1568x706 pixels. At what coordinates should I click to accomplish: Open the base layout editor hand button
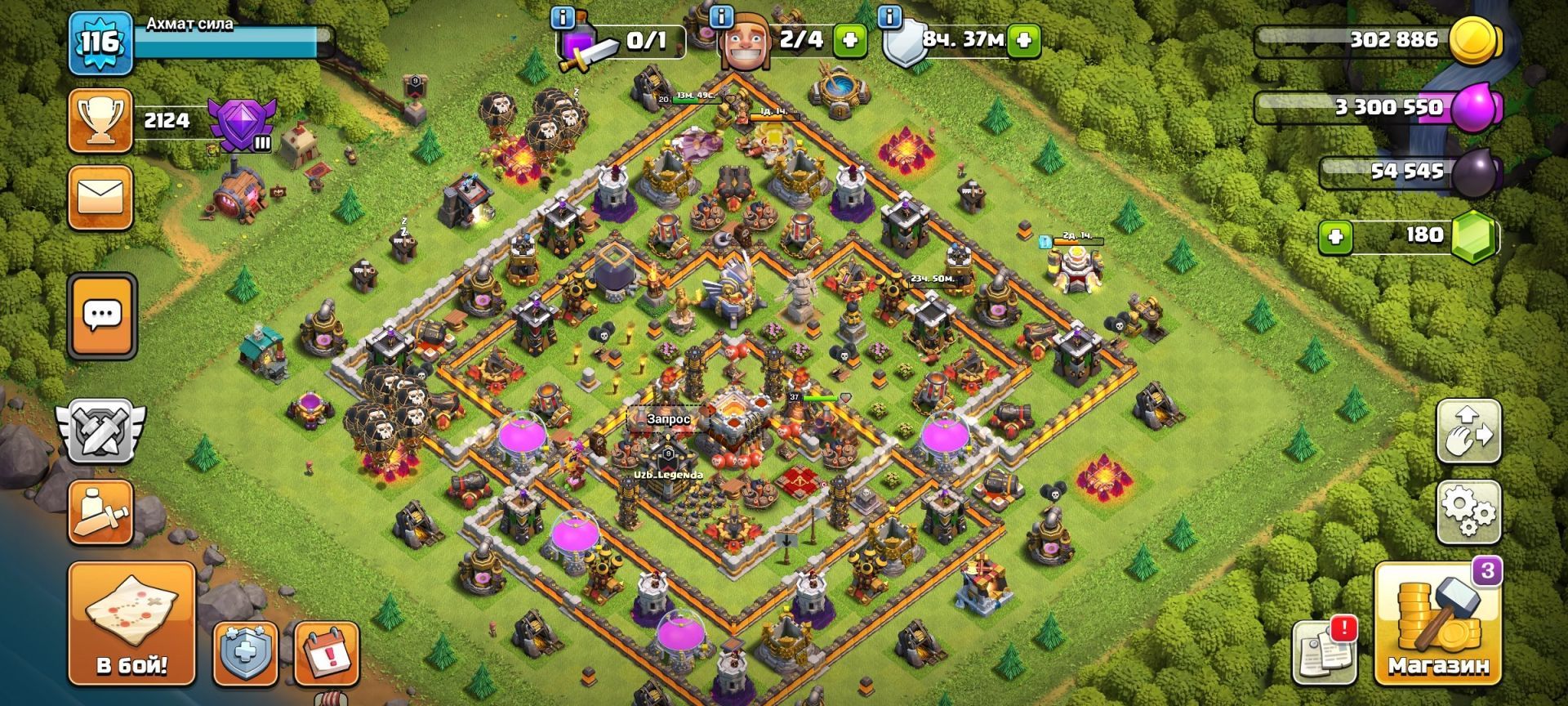point(1468,431)
